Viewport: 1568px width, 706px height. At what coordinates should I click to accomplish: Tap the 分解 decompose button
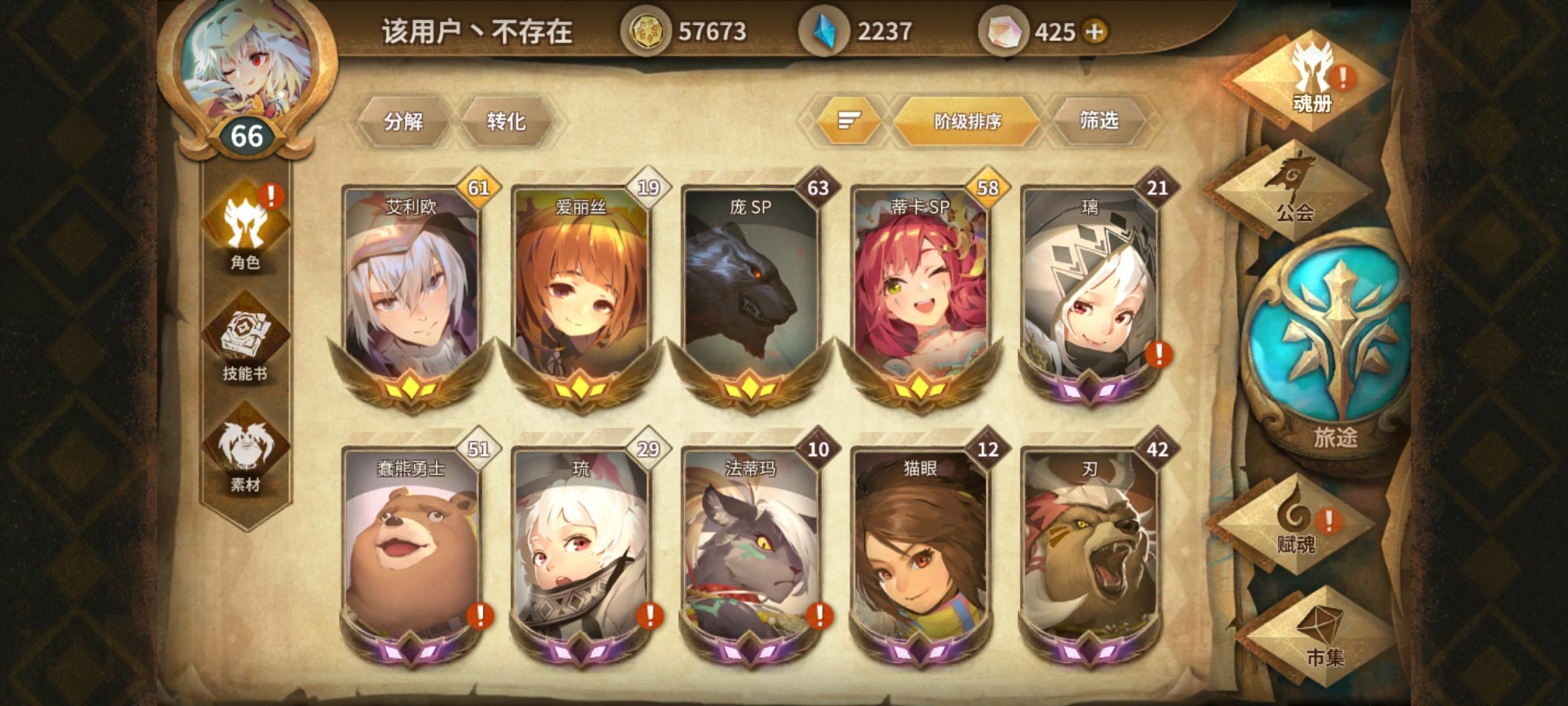[403, 121]
